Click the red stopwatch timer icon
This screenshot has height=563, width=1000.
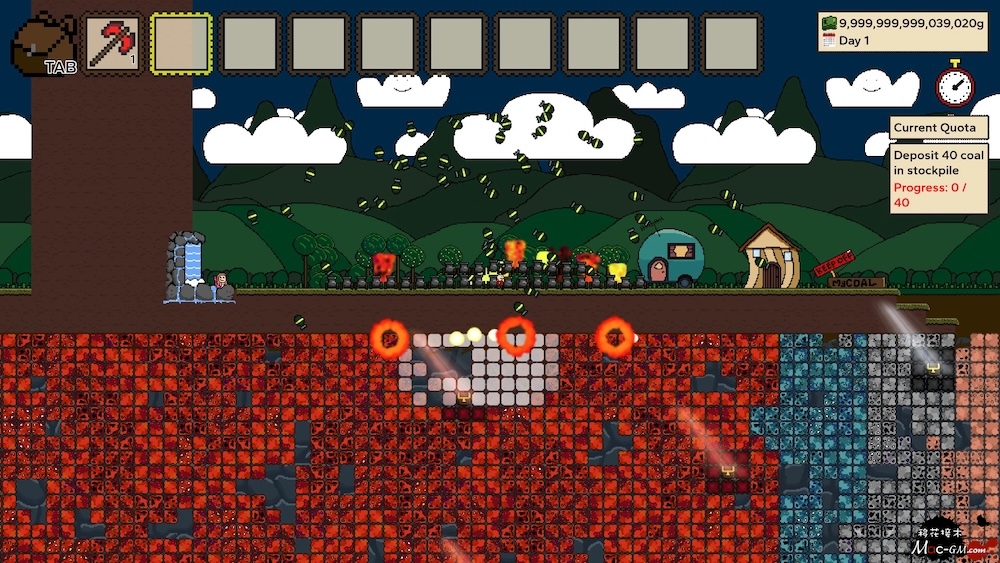tap(955, 85)
